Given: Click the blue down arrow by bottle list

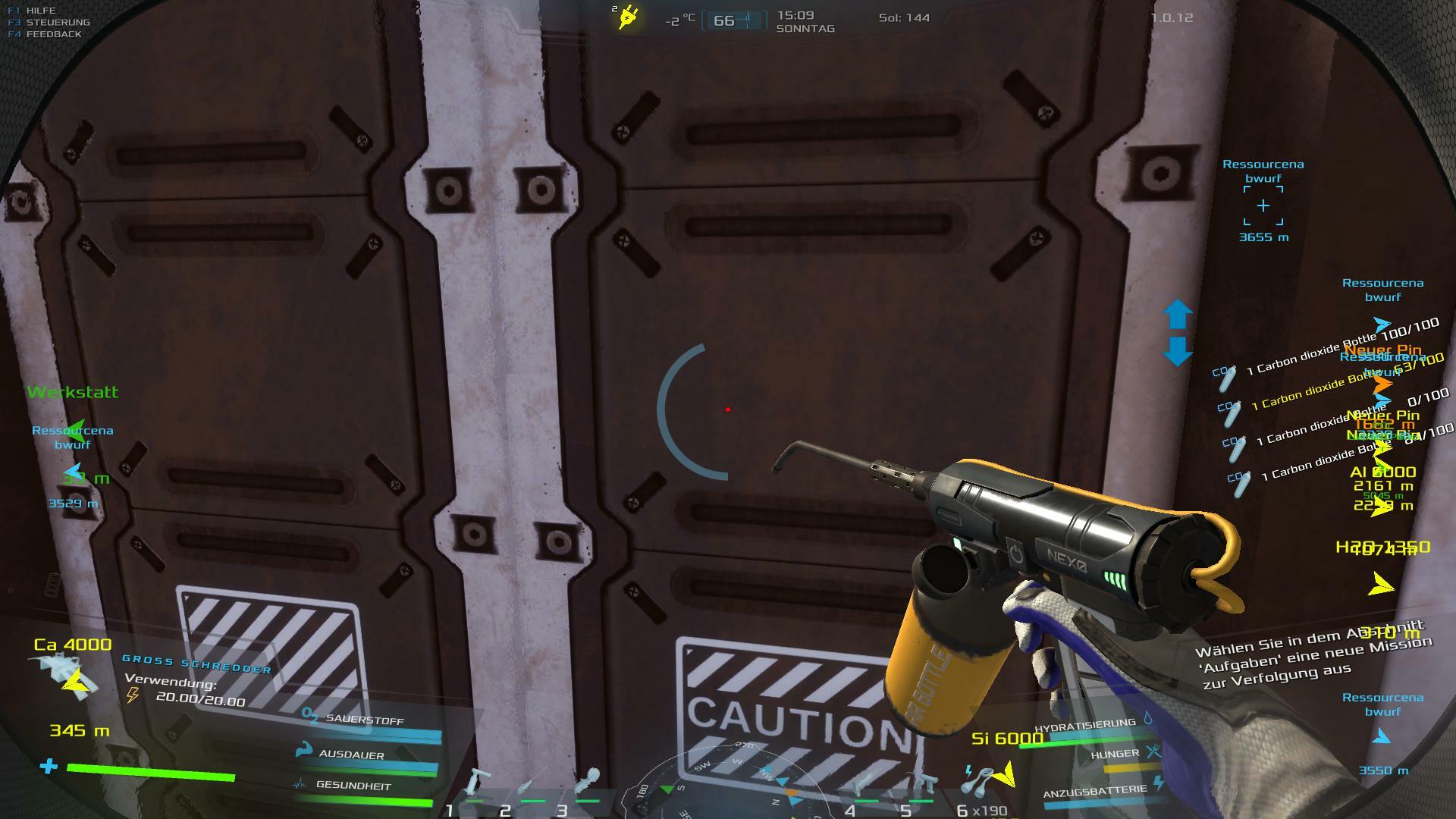Looking at the screenshot, I should coord(1178,352).
